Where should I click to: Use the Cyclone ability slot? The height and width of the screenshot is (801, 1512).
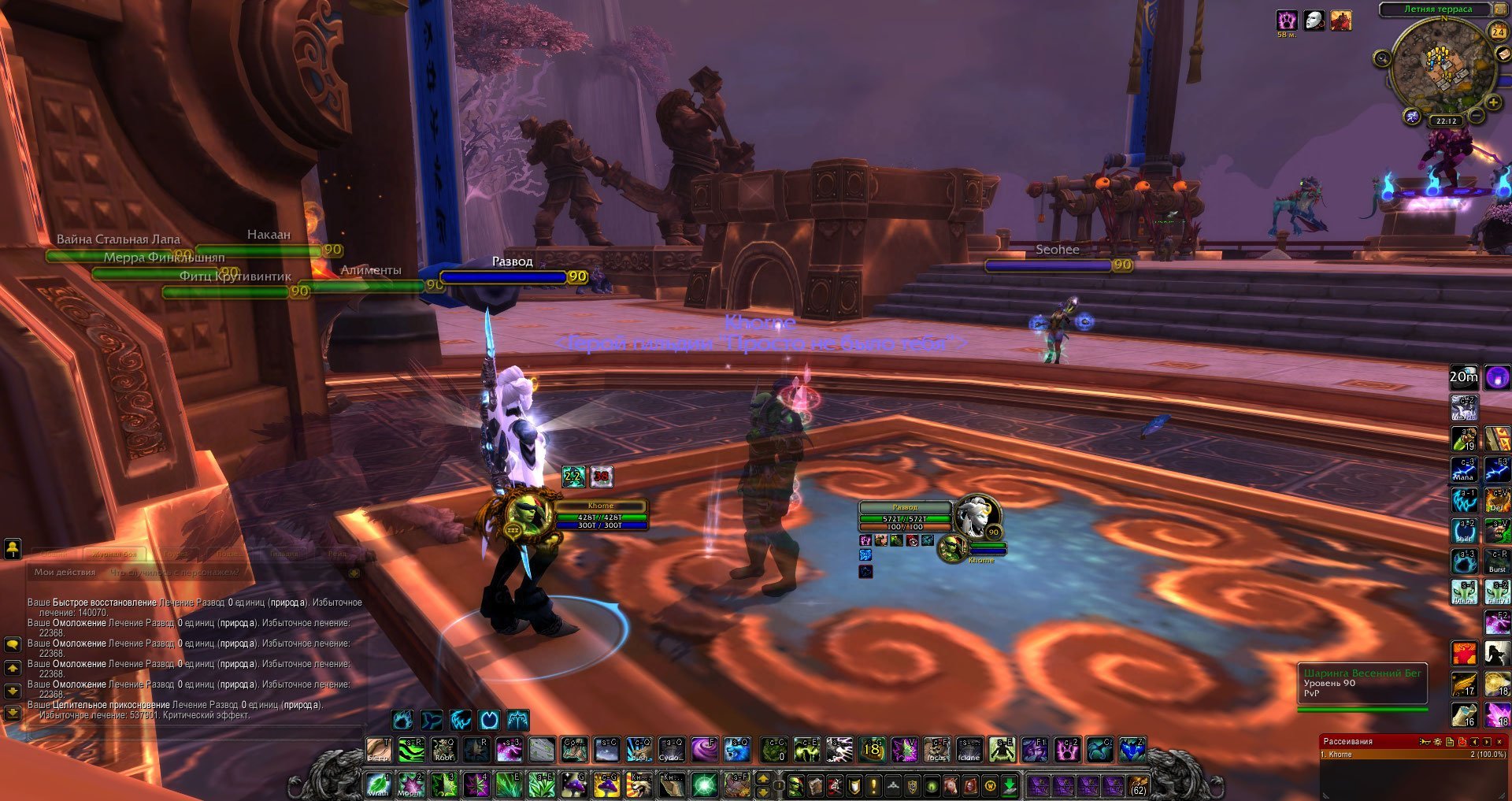tap(671, 750)
